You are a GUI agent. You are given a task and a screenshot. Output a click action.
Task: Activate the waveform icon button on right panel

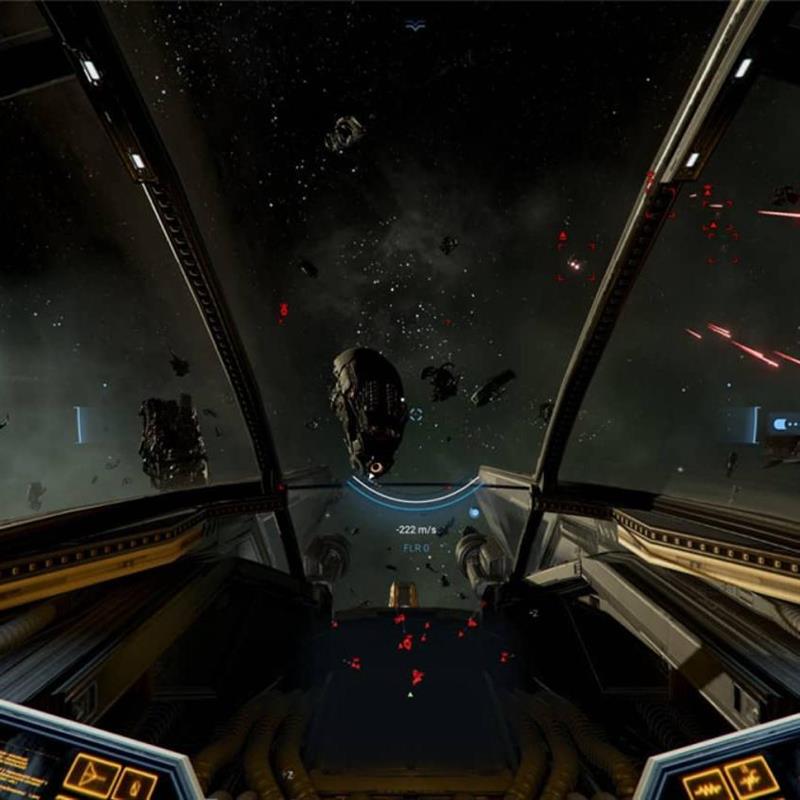tap(708, 786)
